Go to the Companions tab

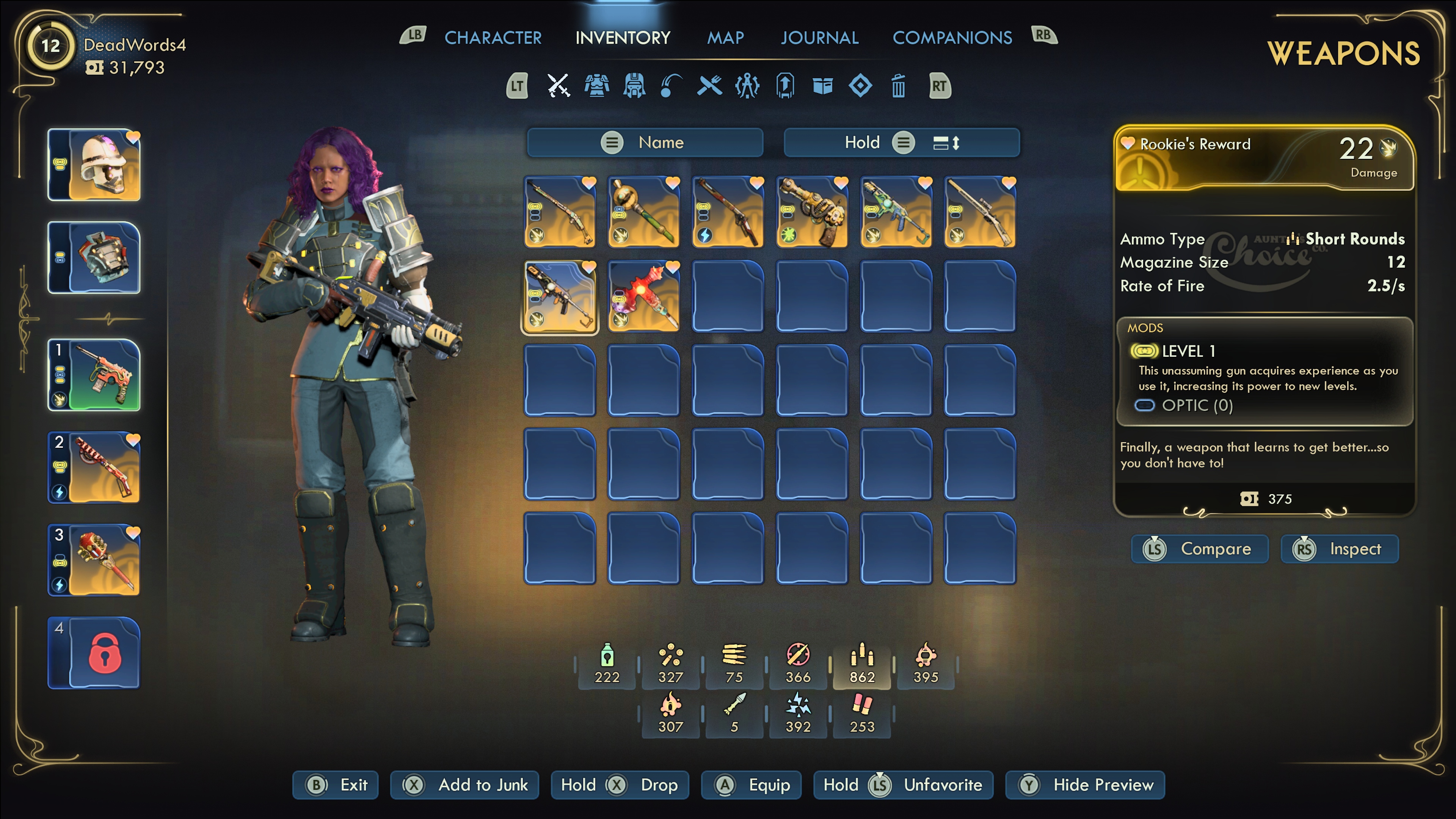tap(952, 38)
